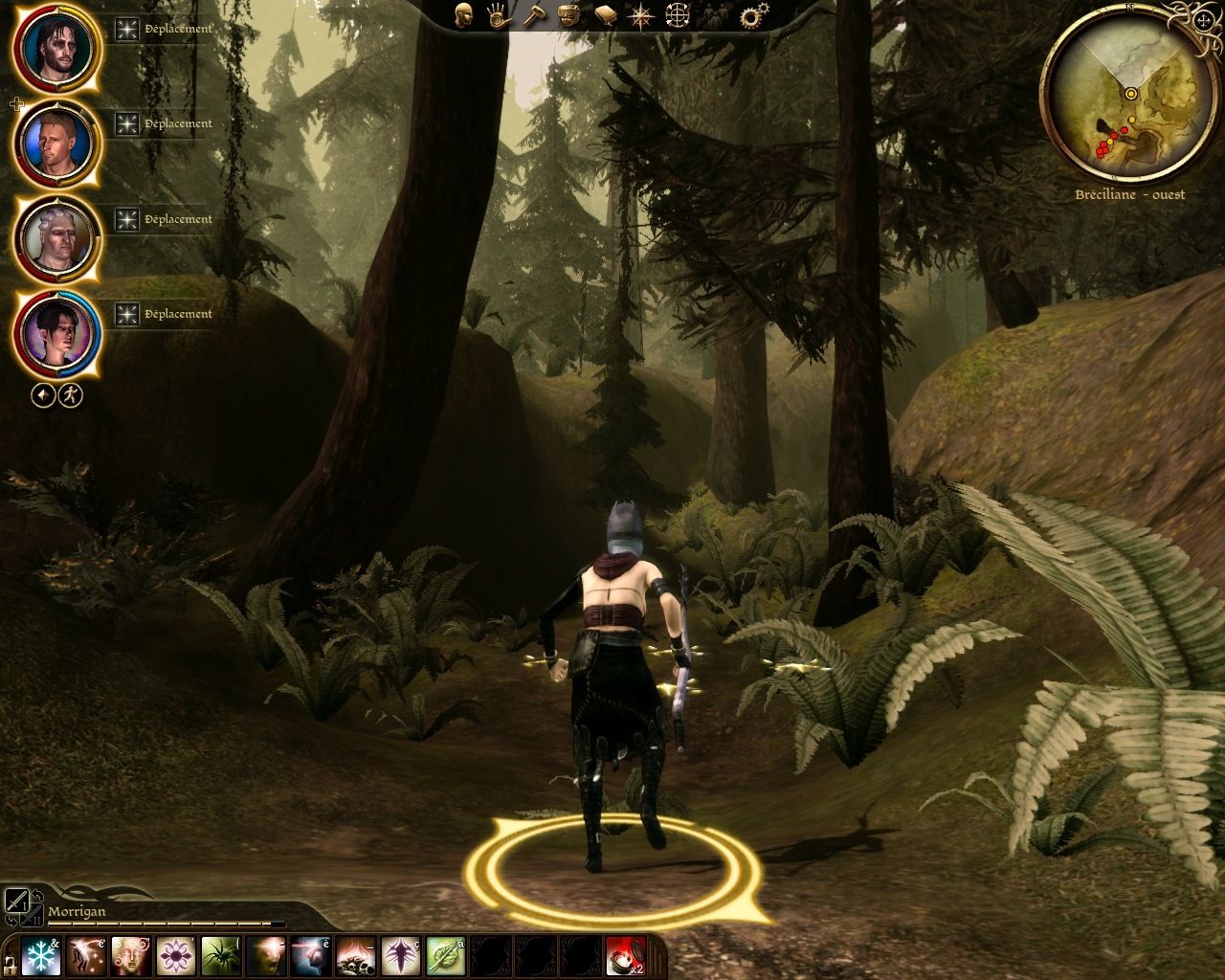Screen dimensions: 1225x980
Task: Open Déplacement behavior for the second party member
Action: click(177, 123)
